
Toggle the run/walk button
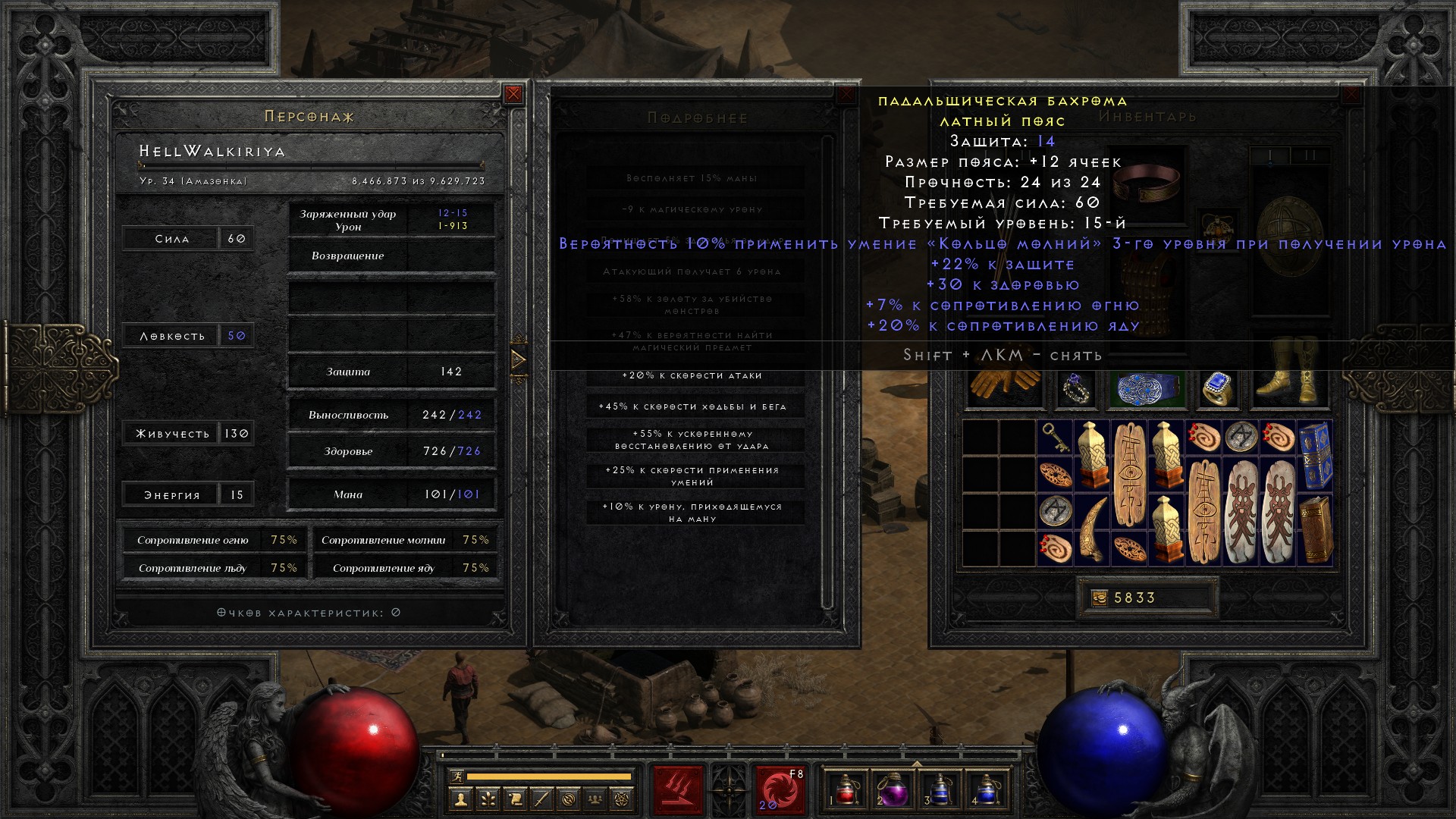point(457,777)
